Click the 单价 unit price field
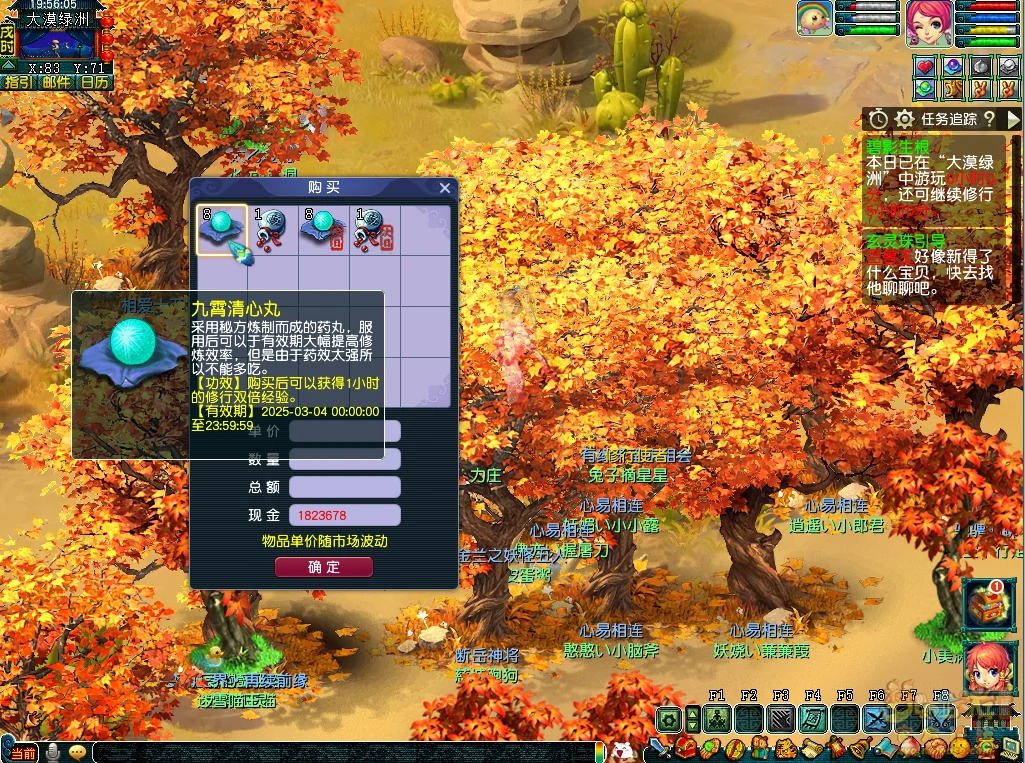The width and height of the screenshot is (1025, 763). click(x=345, y=431)
